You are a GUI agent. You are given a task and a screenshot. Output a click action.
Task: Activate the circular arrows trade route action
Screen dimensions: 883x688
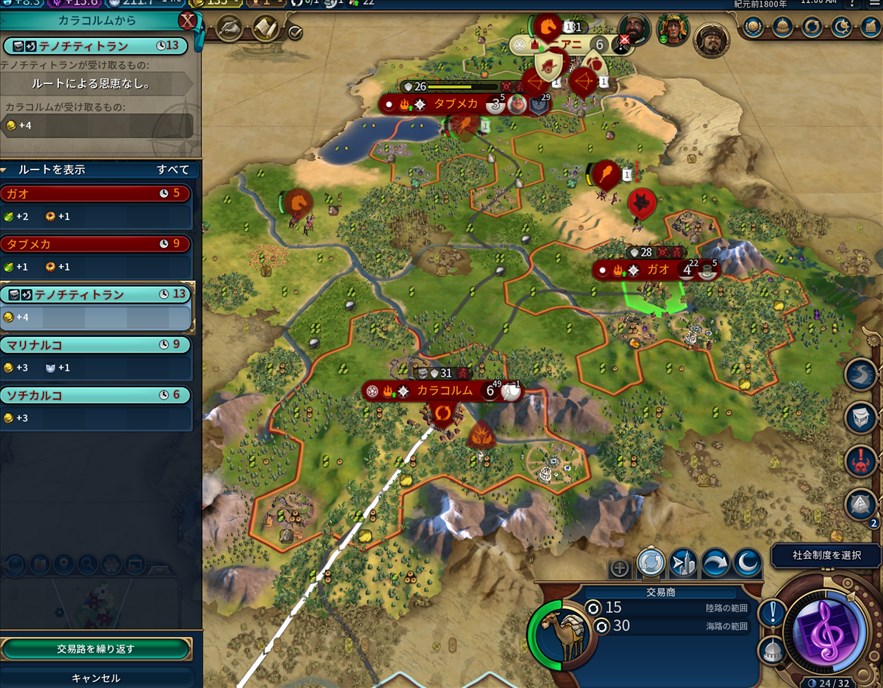click(x=651, y=563)
